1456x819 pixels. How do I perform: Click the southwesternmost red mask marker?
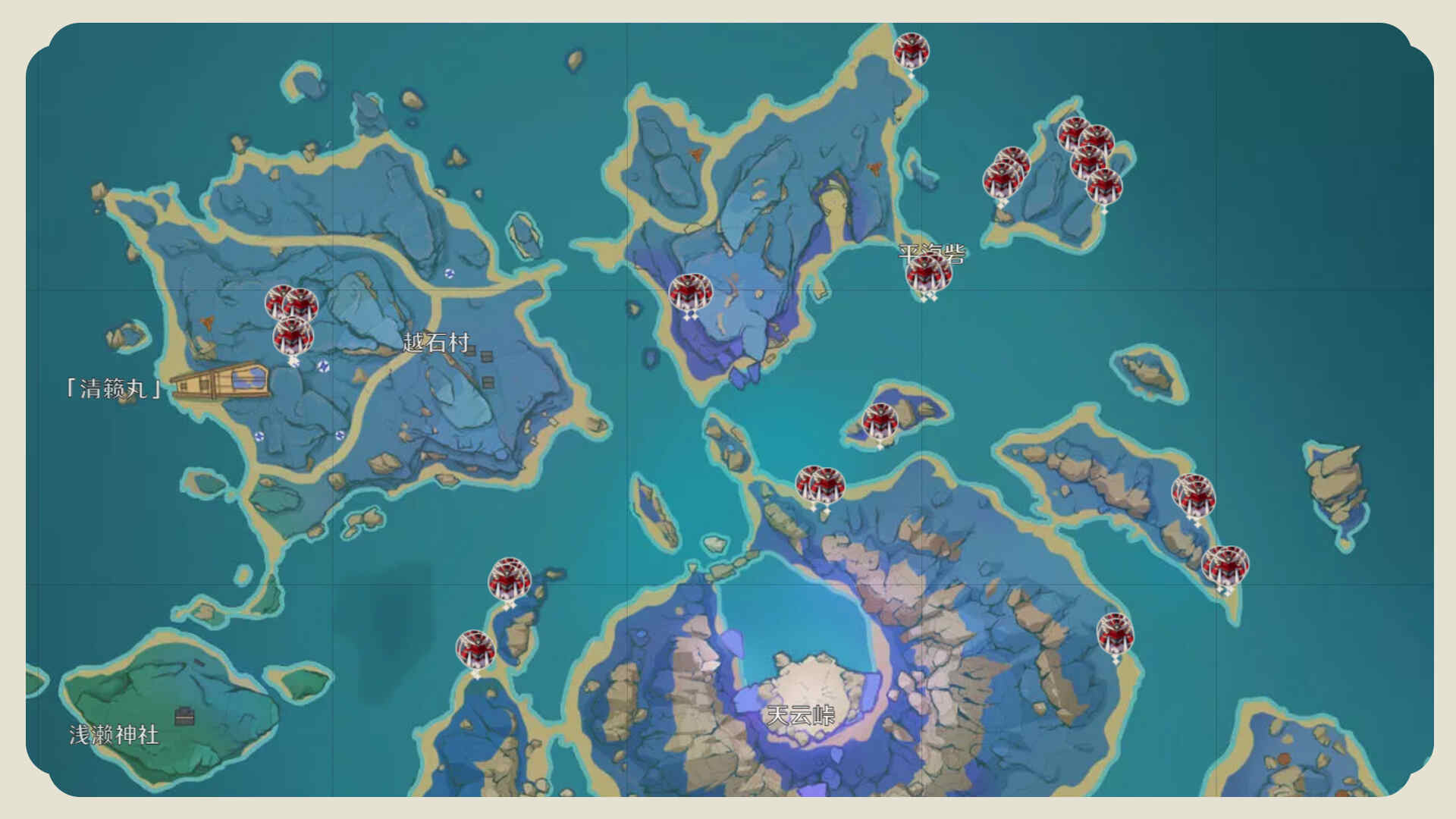(x=475, y=650)
